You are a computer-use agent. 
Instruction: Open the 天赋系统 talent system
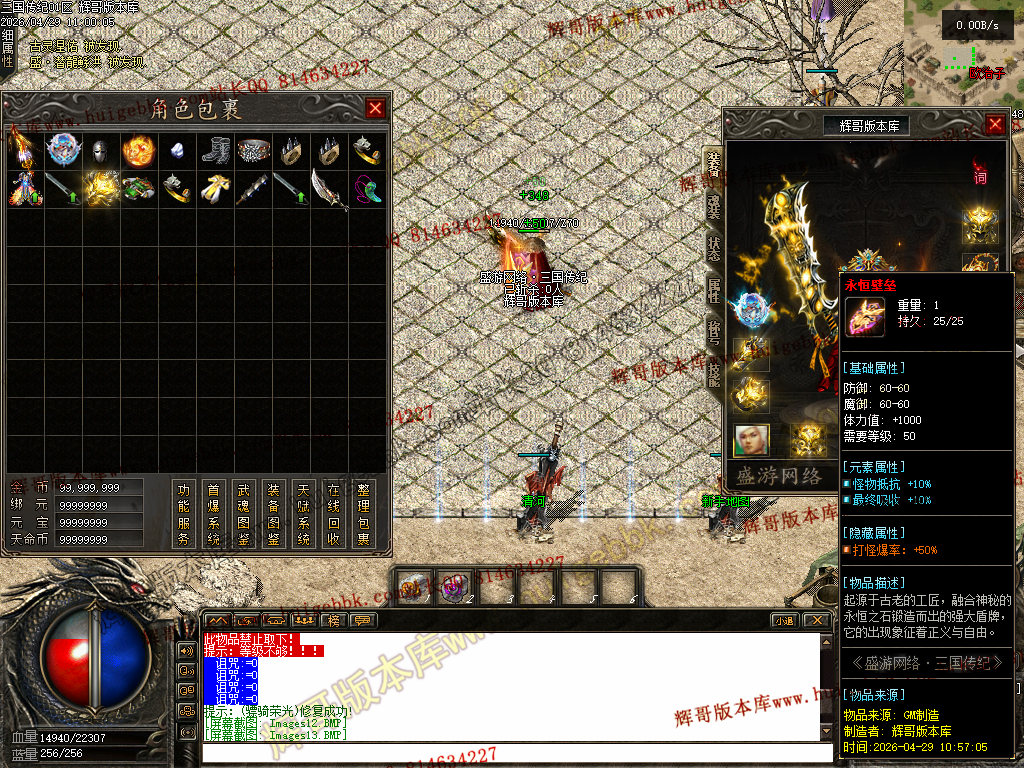304,514
